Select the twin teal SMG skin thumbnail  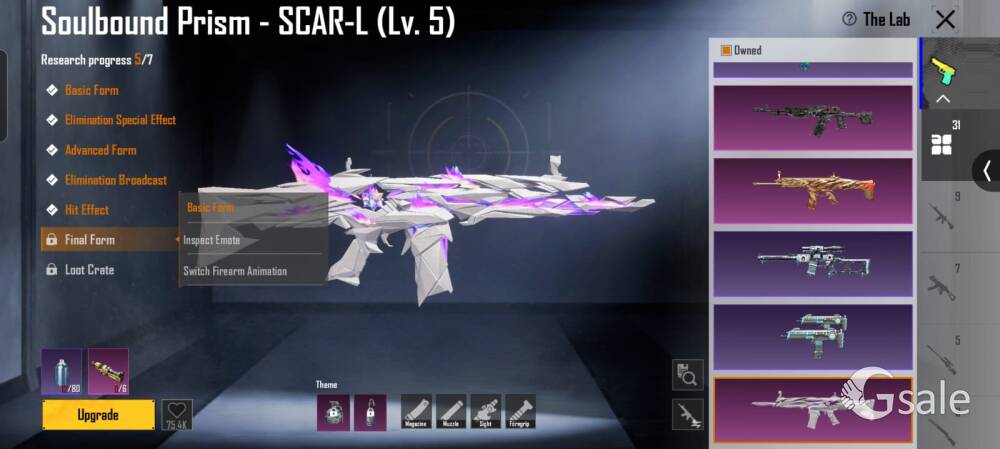pyautogui.click(x=812, y=336)
